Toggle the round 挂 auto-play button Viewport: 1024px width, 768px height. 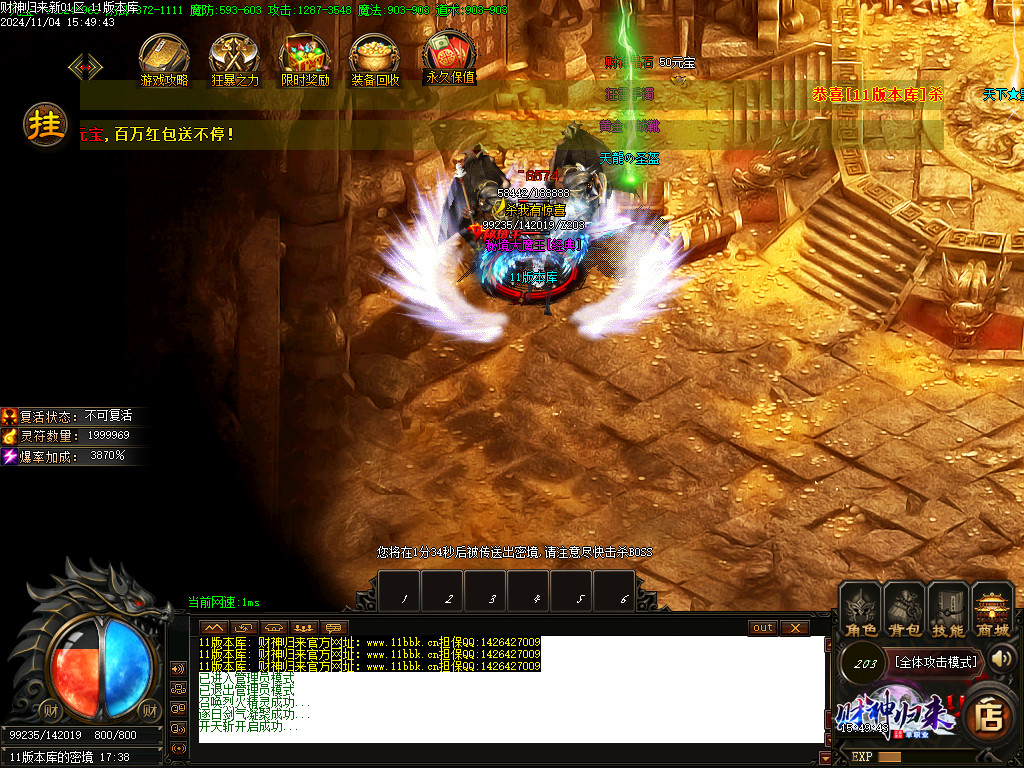(46, 126)
